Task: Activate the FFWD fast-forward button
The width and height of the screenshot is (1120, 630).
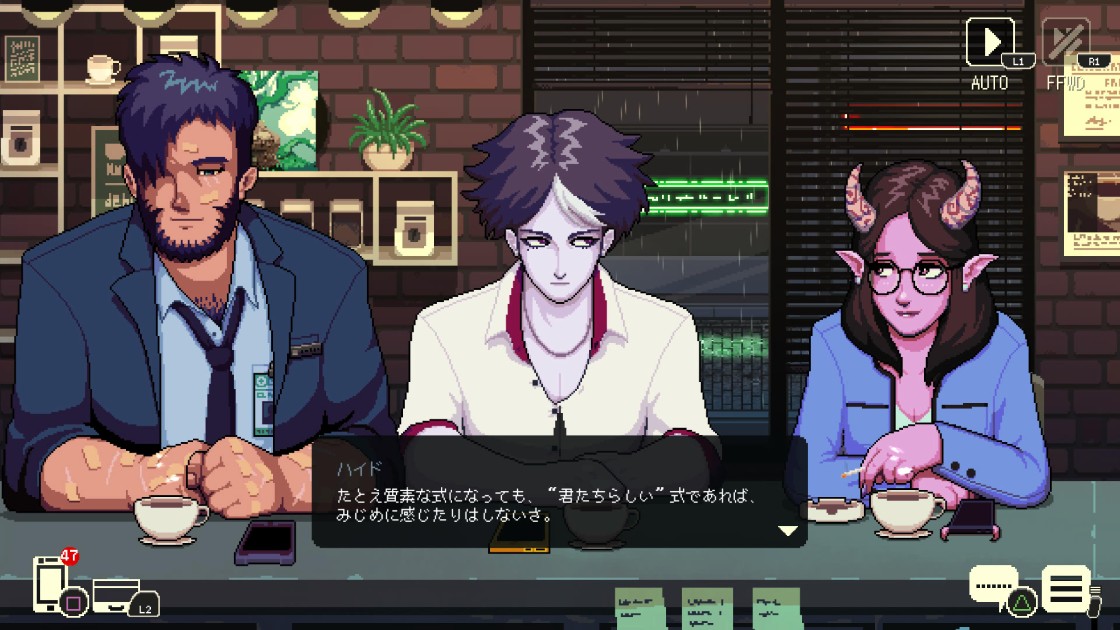Action: tap(1066, 42)
